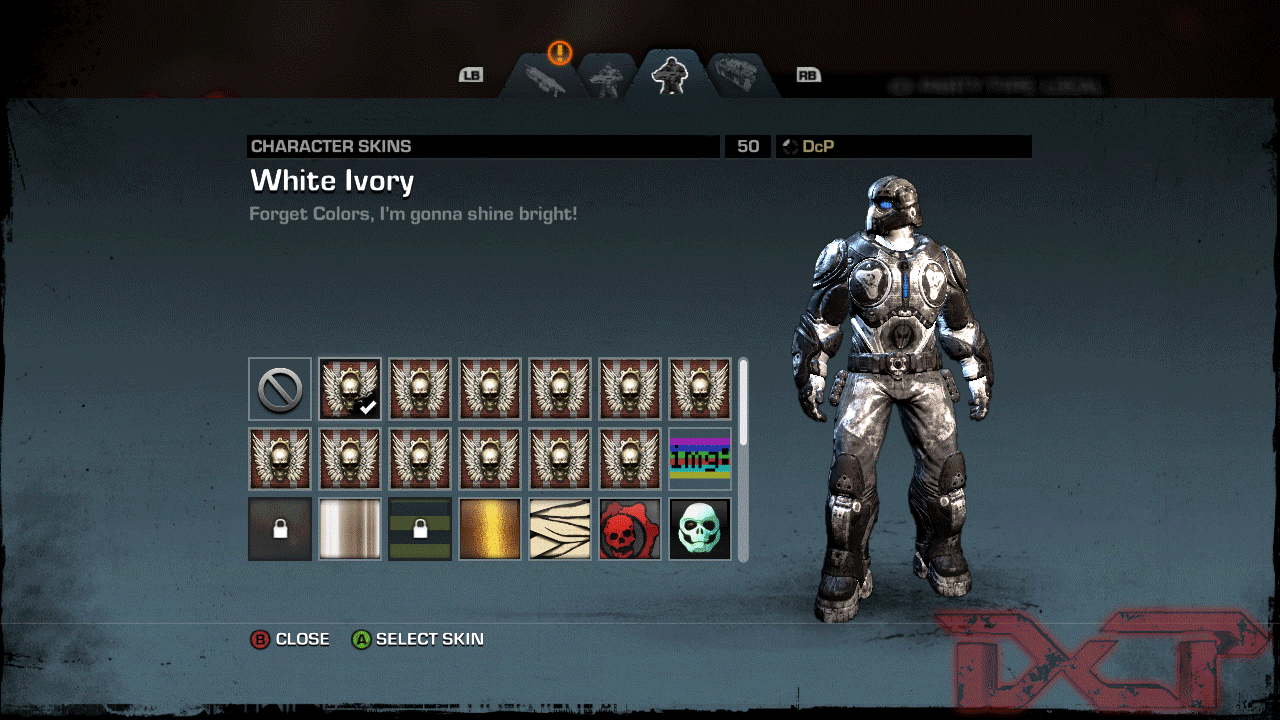The width and height of the screenshot is (1280, 720).
Task: Switch to the rightmost weapon tab
Action: 738,76
